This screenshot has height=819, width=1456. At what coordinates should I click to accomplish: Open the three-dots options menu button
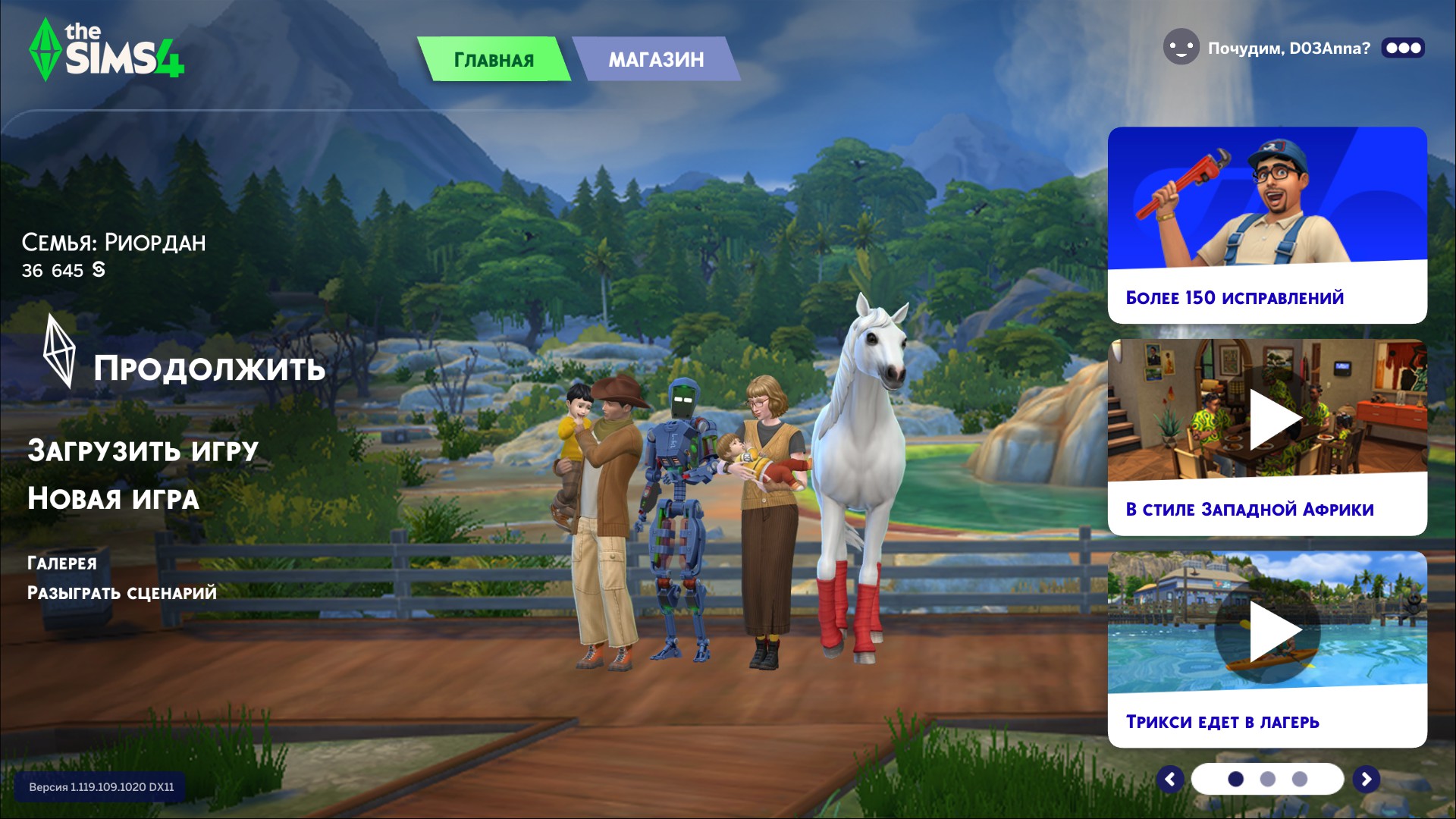pyautogui.click(x=1403, y=48)
